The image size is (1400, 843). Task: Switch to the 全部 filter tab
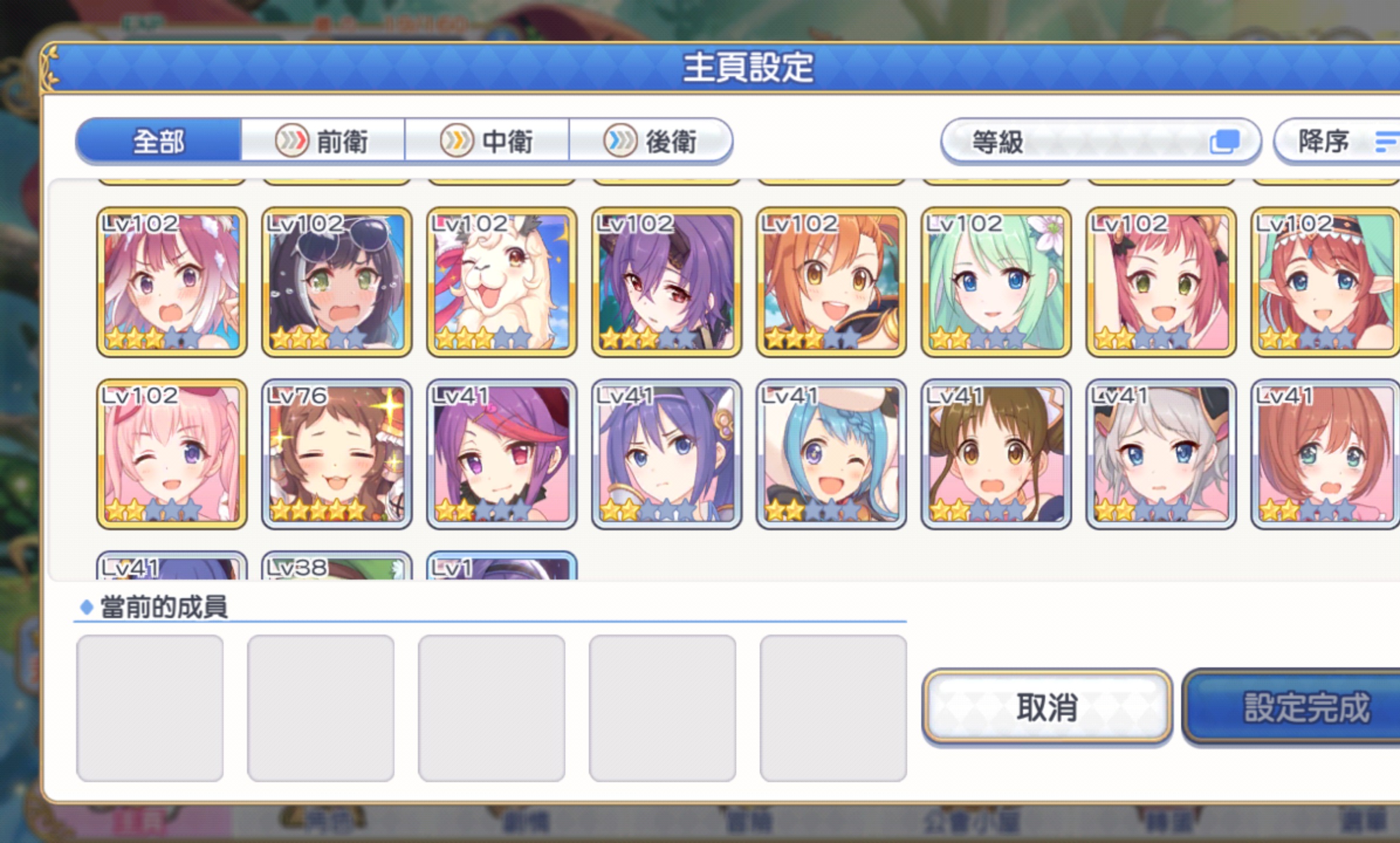(158, 141)
